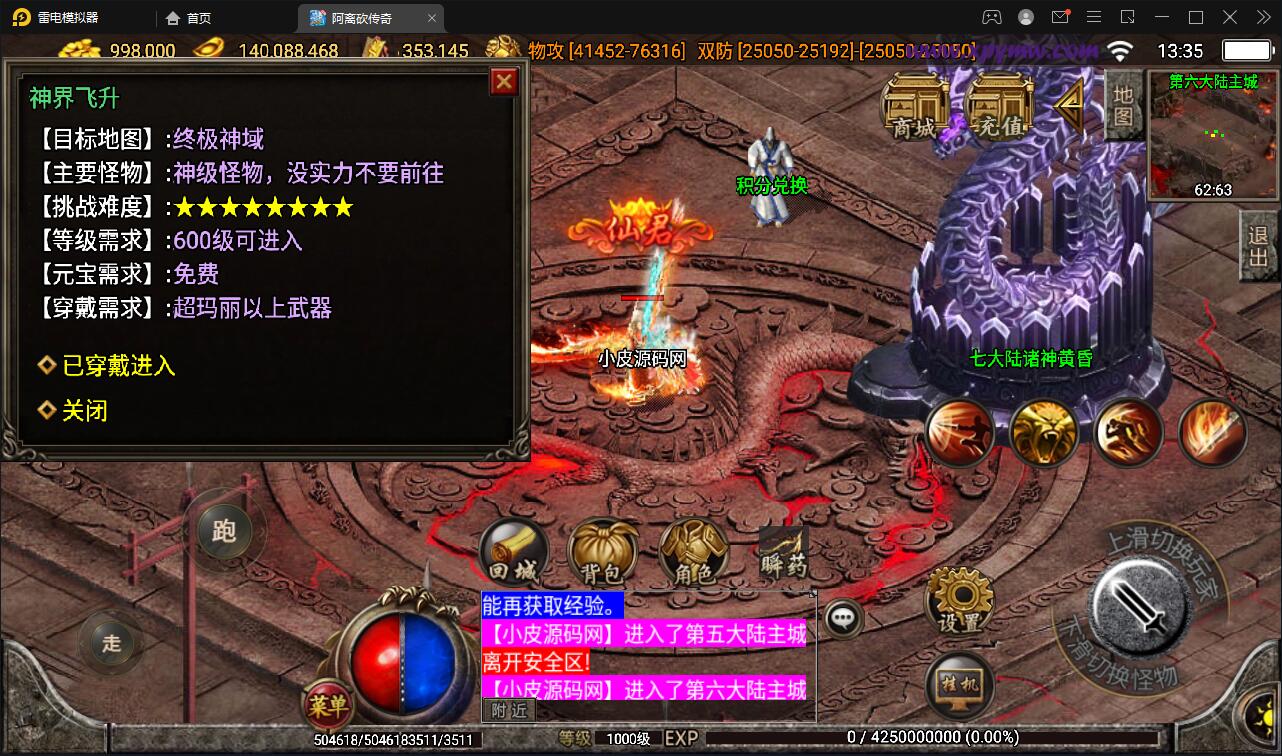Viewport: 1282px width, 756px height.
Task: Open the 设置 settings gear icon
Action: 958,597
